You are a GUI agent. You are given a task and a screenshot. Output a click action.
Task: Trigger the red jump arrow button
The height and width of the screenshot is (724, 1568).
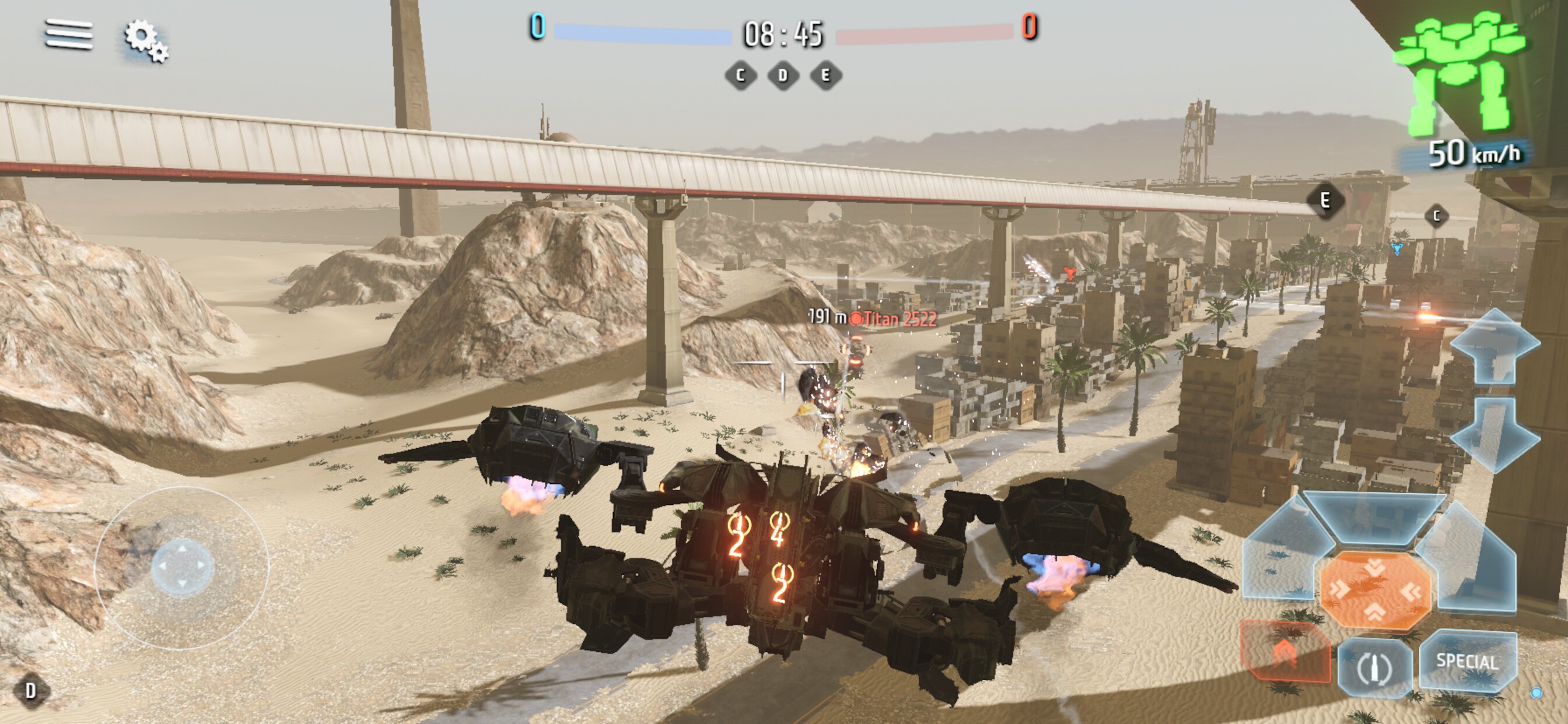pos(1284,653)
